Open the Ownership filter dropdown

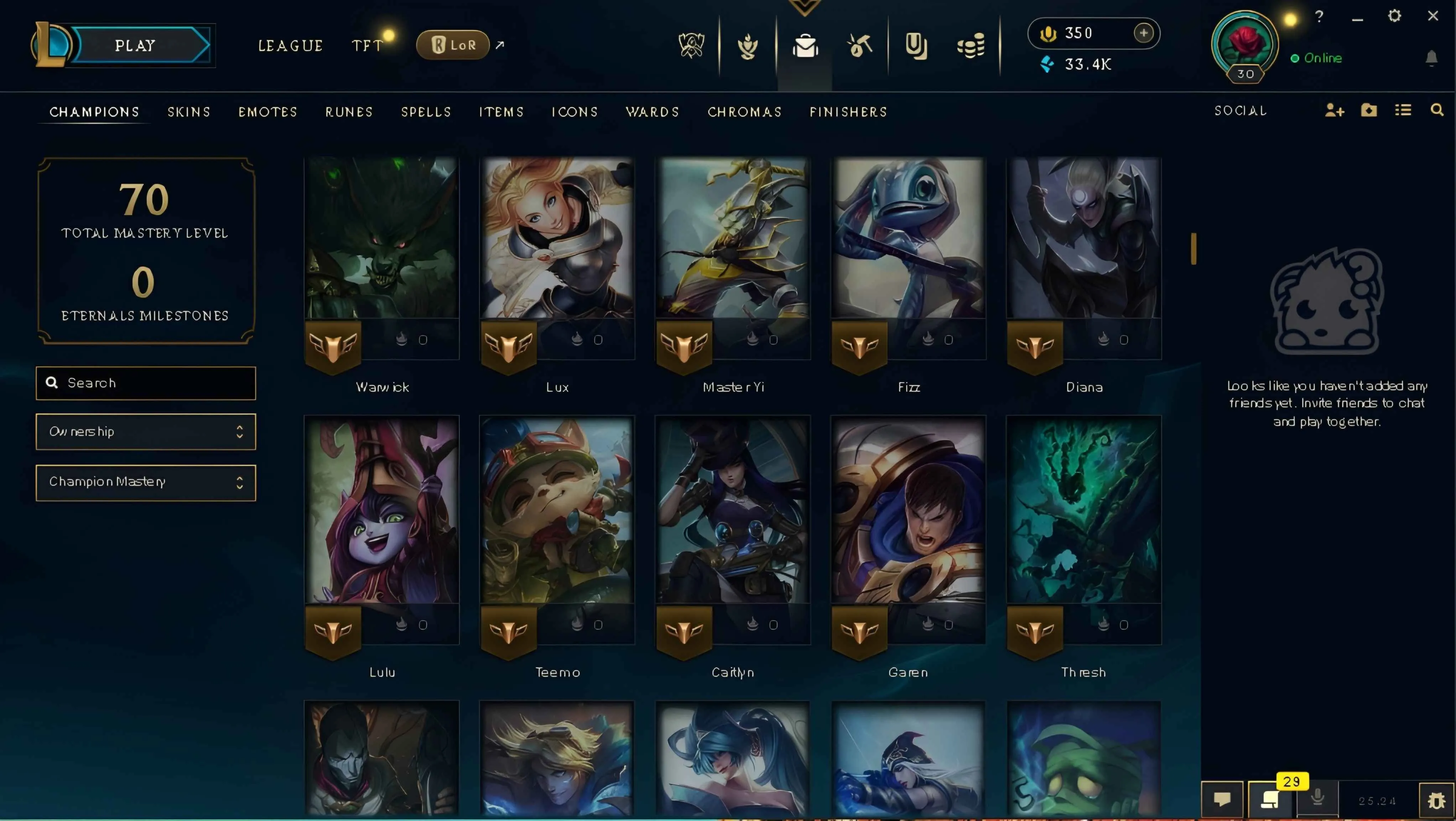(145, 432)
